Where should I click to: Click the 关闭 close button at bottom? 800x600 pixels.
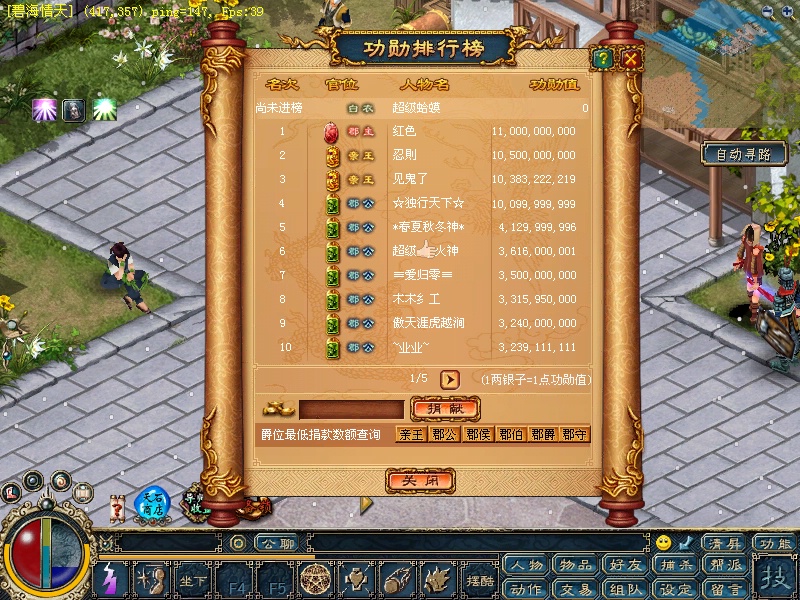(414, 481)
